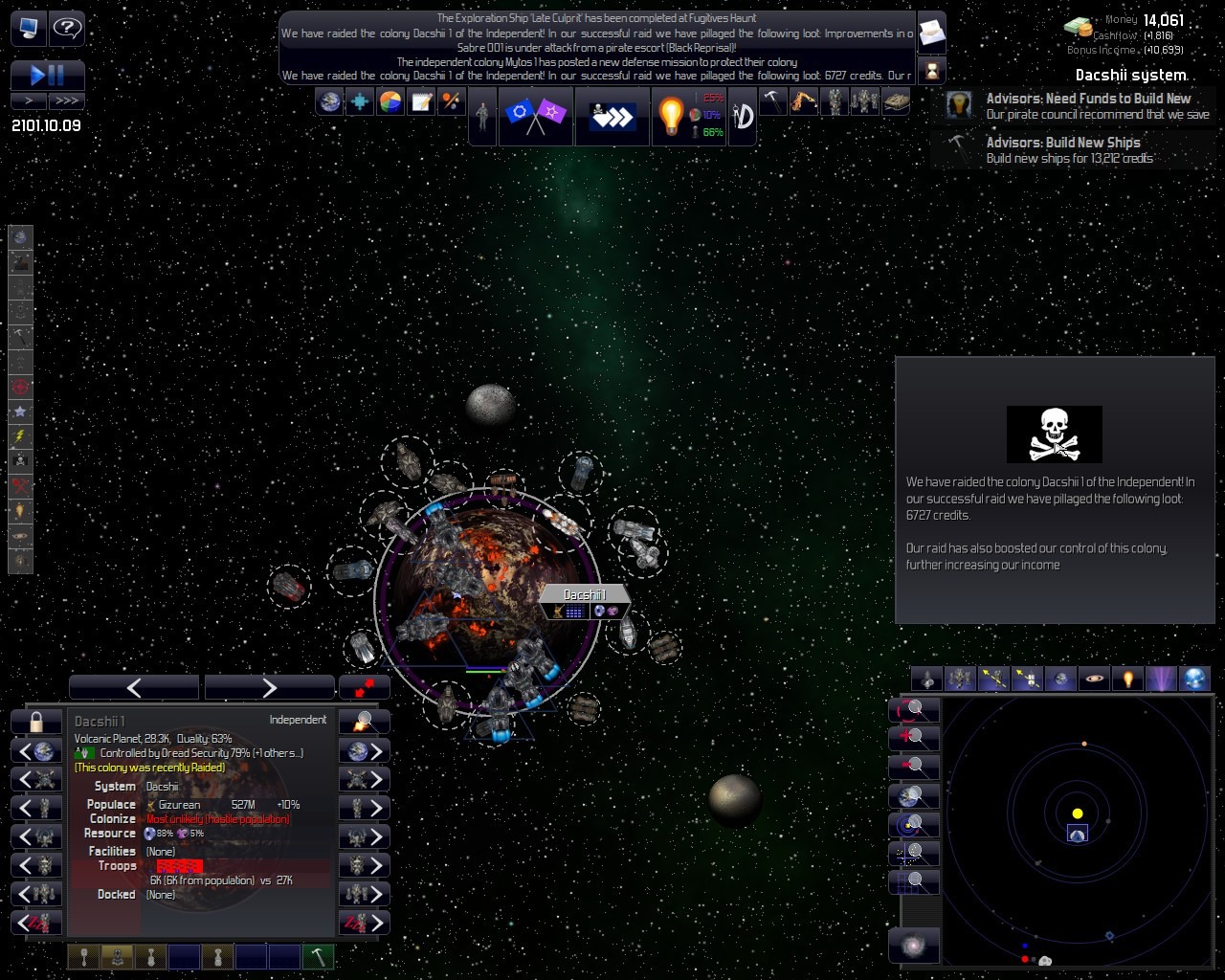Zoom in with the plus magnifier
This screenshot has width=1225, height=980.
pyautogui.click(x=914, y=737)
